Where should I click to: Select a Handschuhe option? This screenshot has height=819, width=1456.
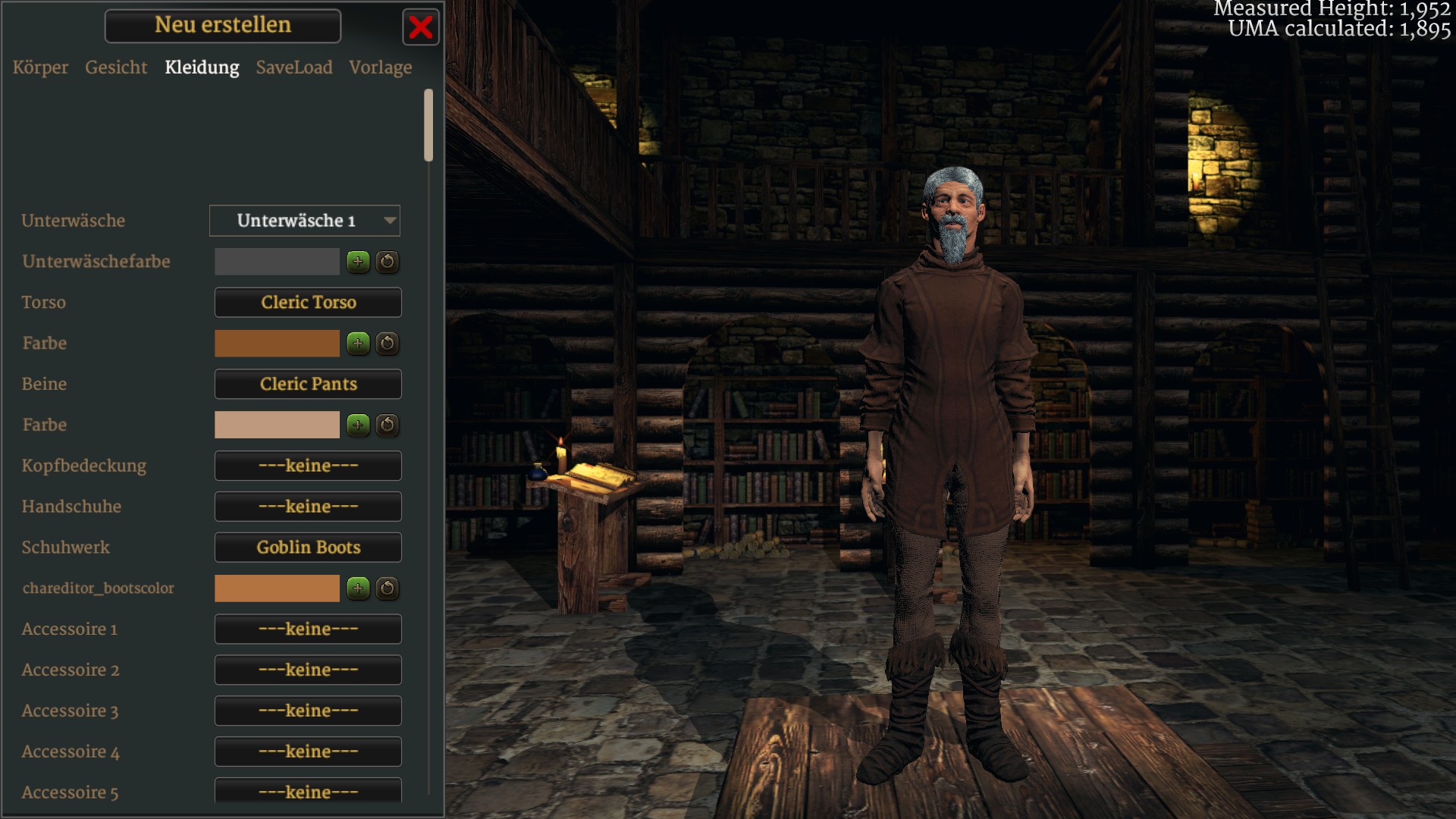coord(308,507)
